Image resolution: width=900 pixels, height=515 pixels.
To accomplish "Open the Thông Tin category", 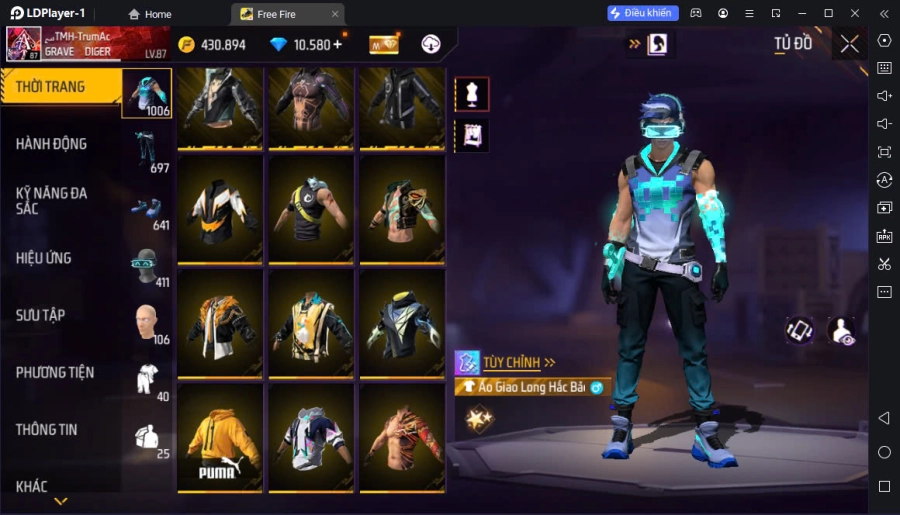I will (x=62, y=430).
